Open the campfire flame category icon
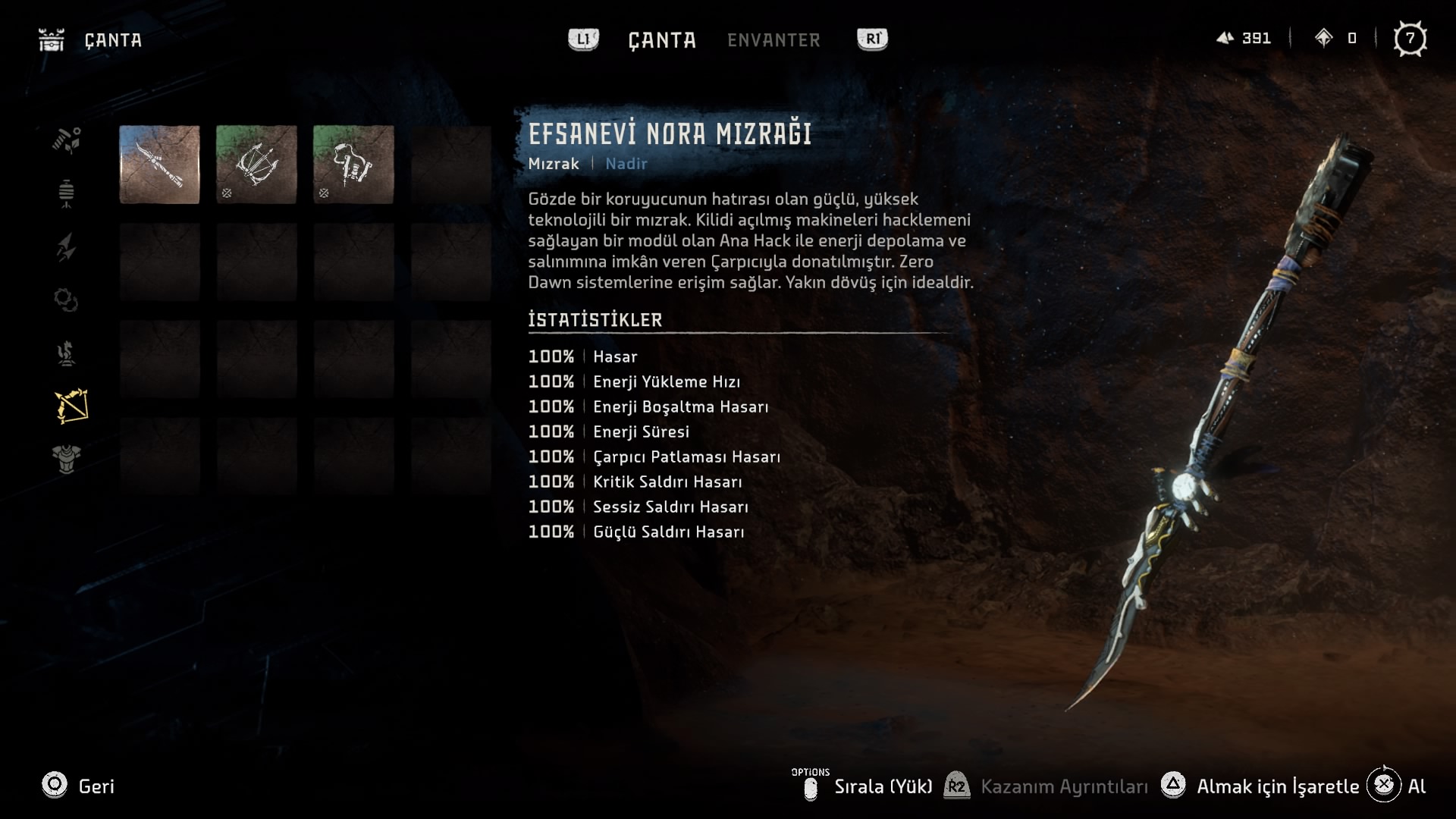This screenshot has width=1456, height=819. pos(67,353)
